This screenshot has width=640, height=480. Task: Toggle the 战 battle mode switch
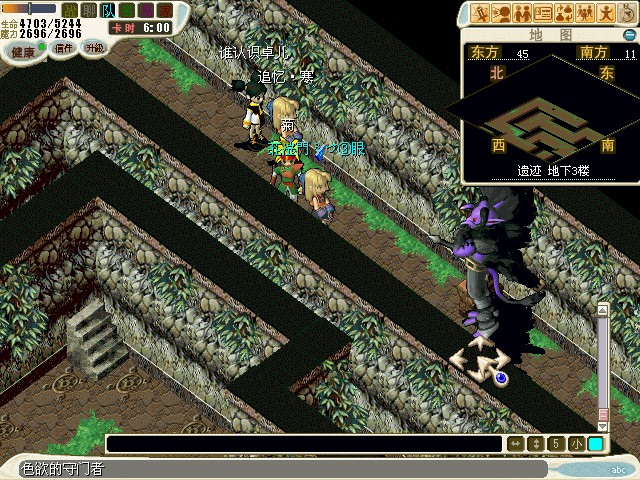point(71,10)
